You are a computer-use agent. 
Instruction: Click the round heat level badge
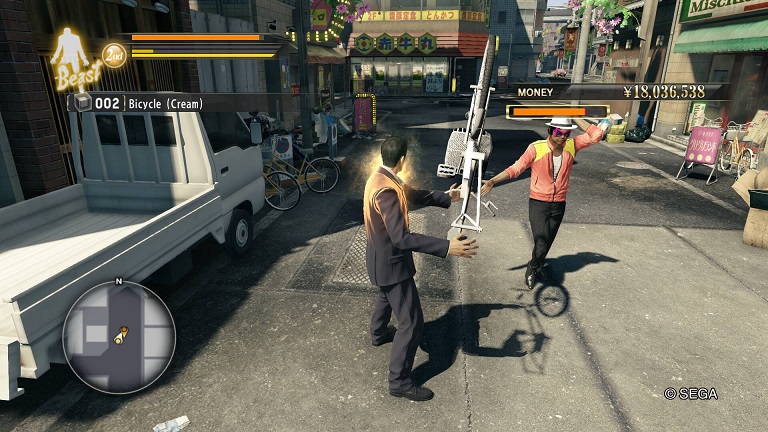(x=114, y=54)
